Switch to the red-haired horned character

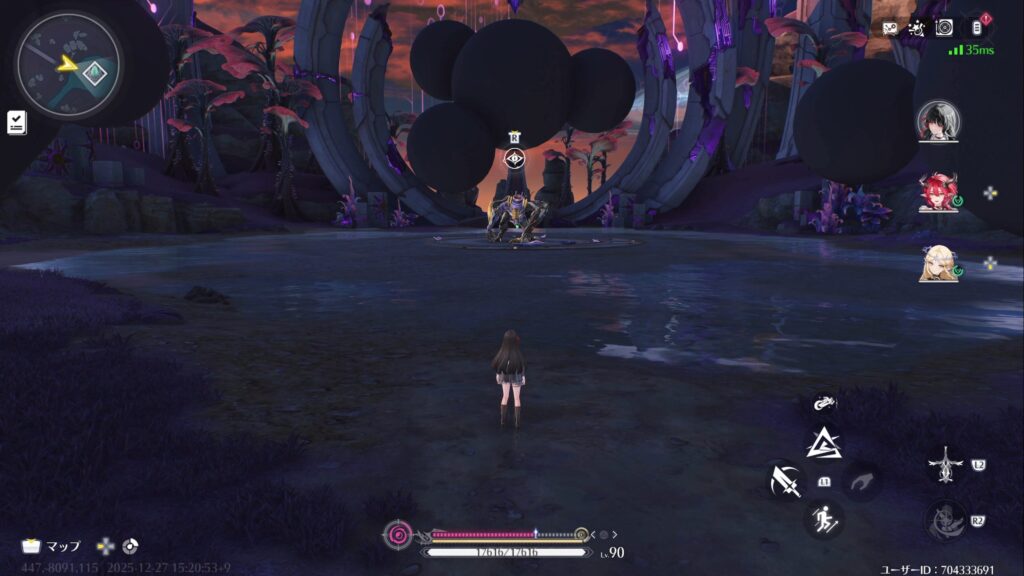[938, 193]
